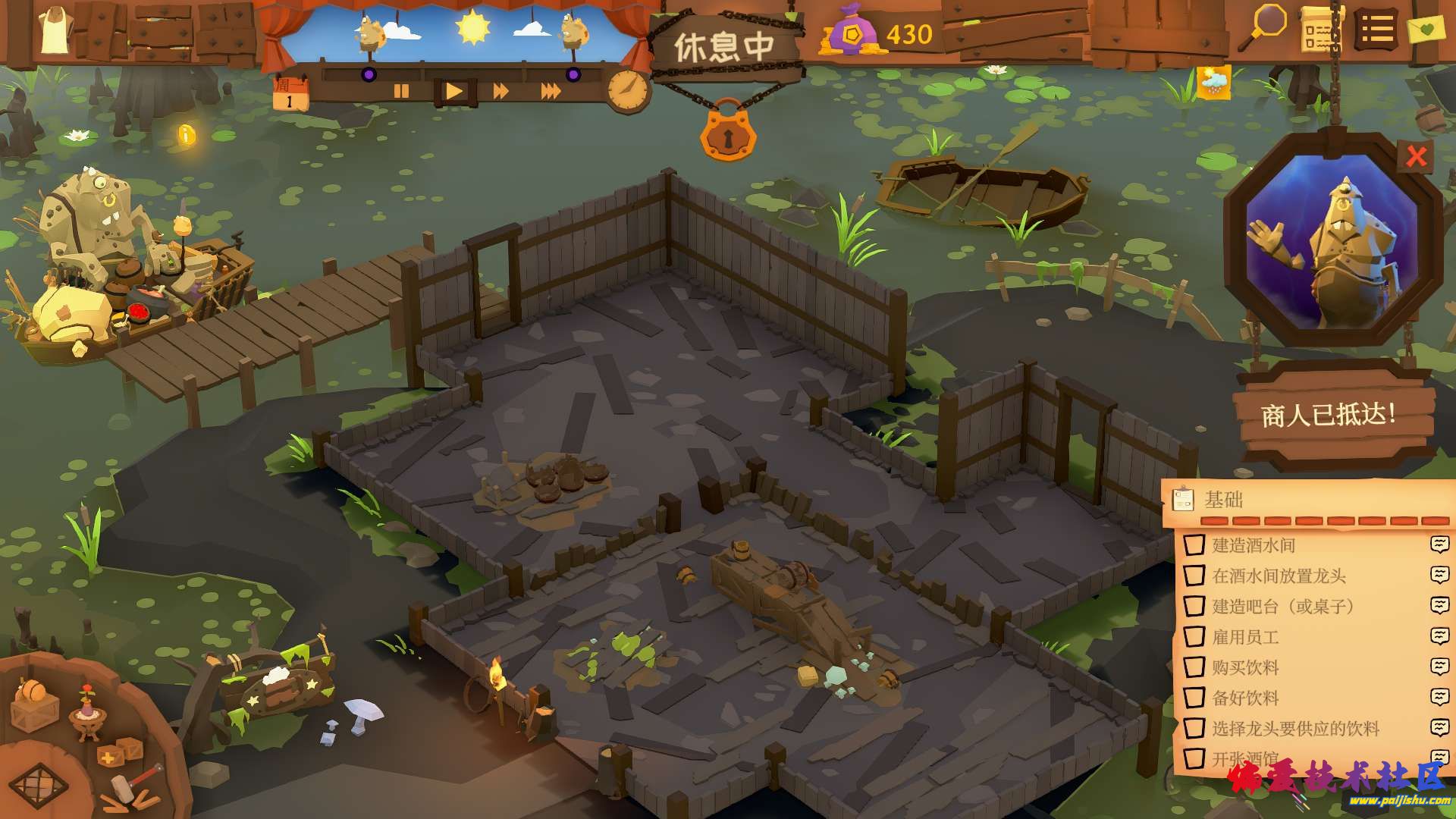Pause the game time
Screen dimensions: 1456x819
tap(401, 92)
